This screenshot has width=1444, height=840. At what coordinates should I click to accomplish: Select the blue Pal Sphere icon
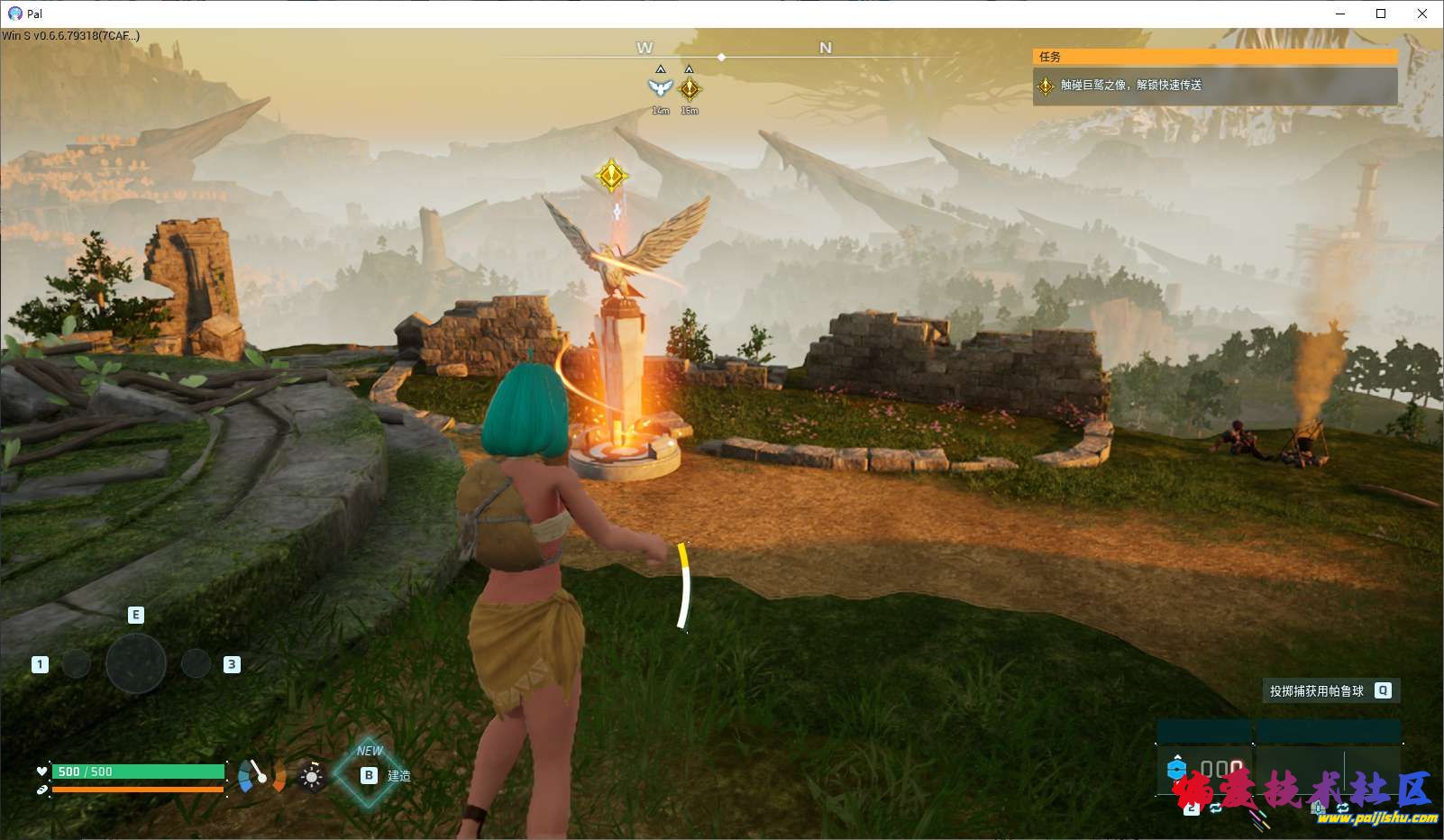[x=1176, y=769]
